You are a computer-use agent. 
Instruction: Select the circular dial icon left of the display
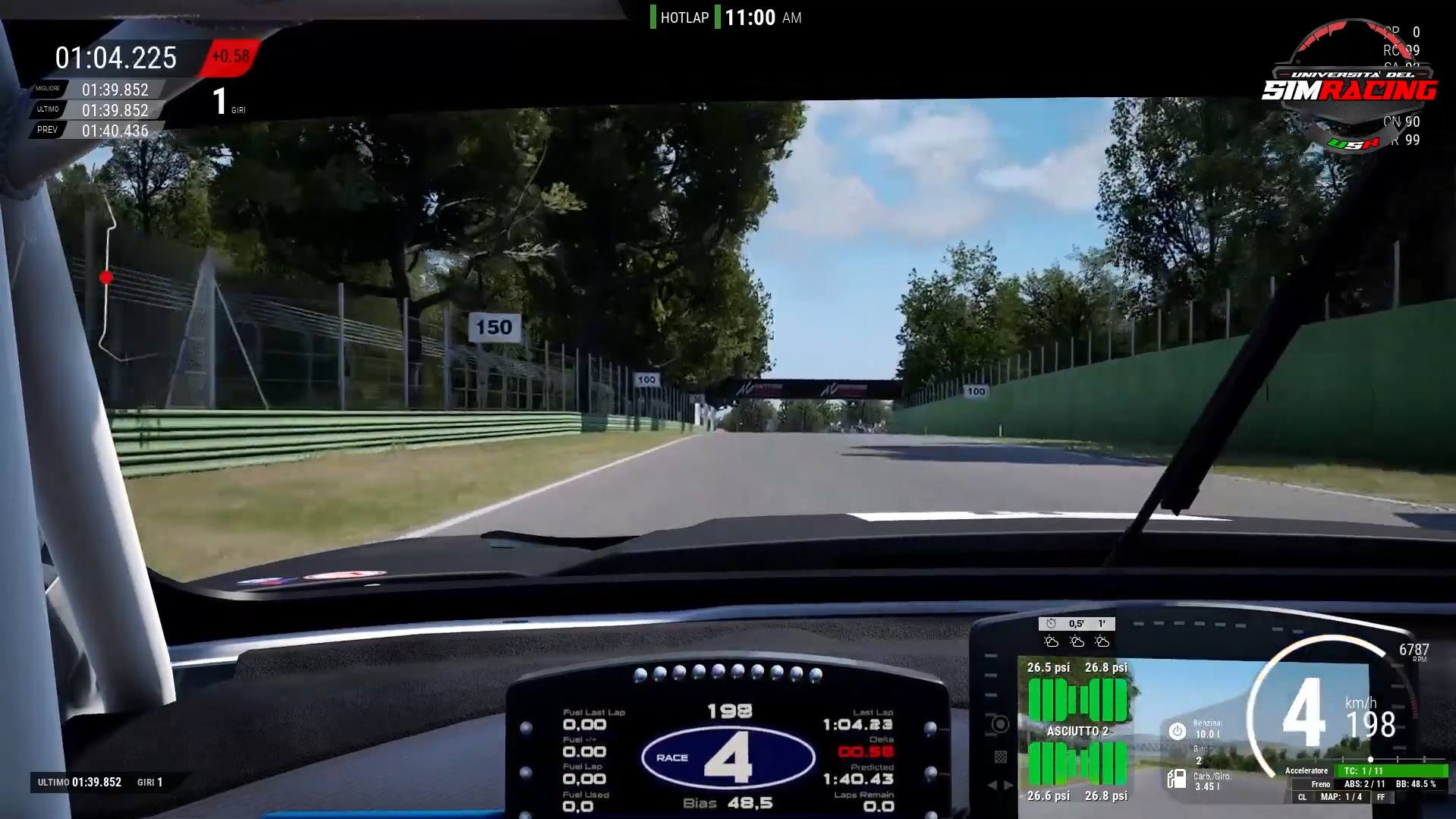pos(999,723)
